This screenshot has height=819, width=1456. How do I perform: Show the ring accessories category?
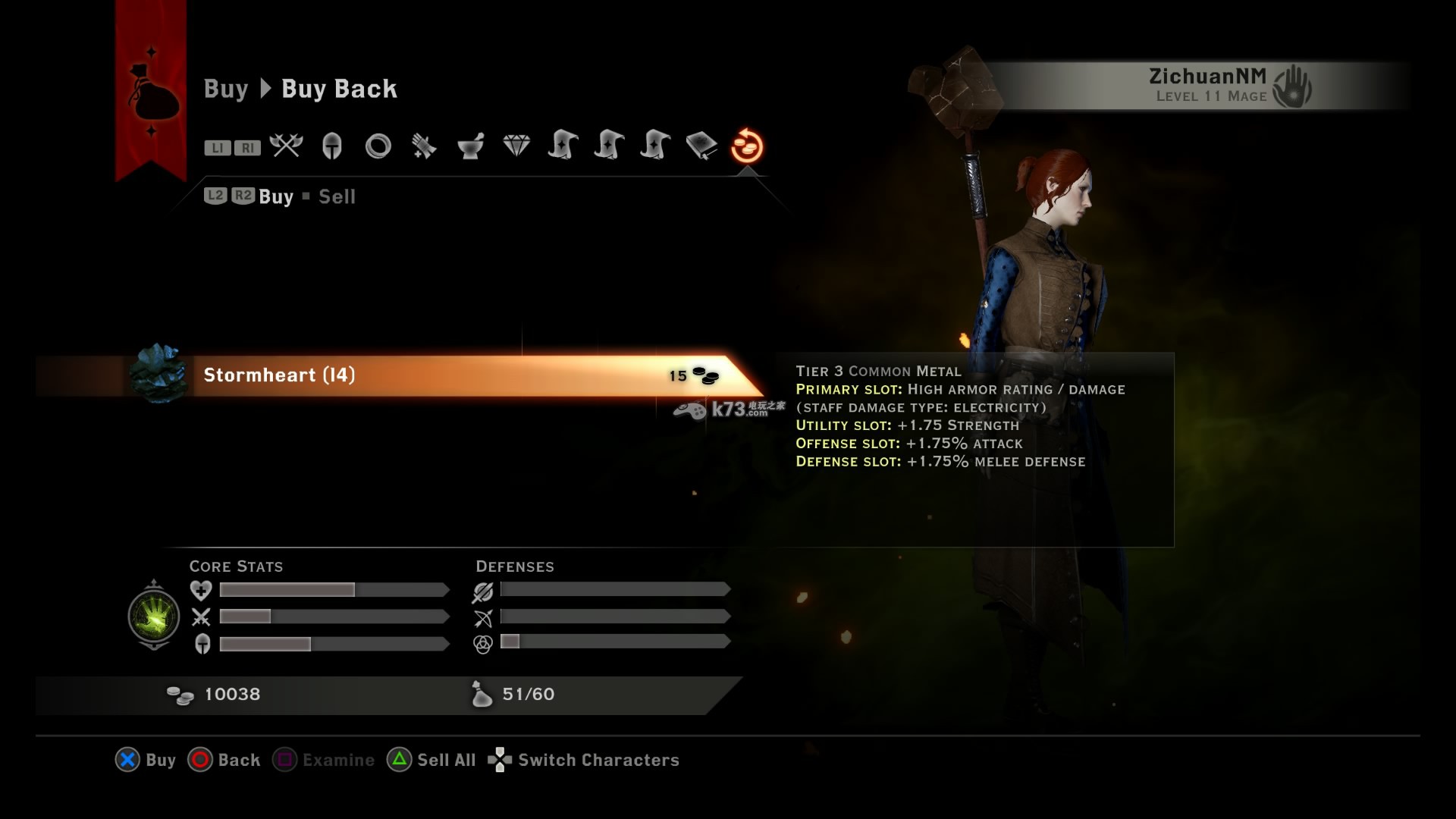(x=378, y=146)
